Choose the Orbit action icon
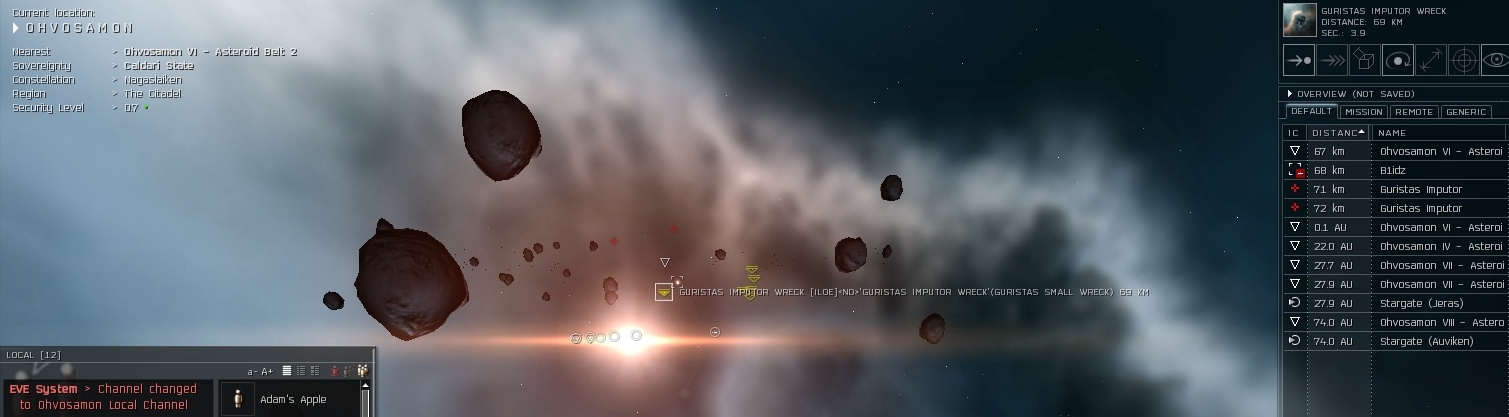Viewport: 1509px width, 417px height. coord(1397,60)
